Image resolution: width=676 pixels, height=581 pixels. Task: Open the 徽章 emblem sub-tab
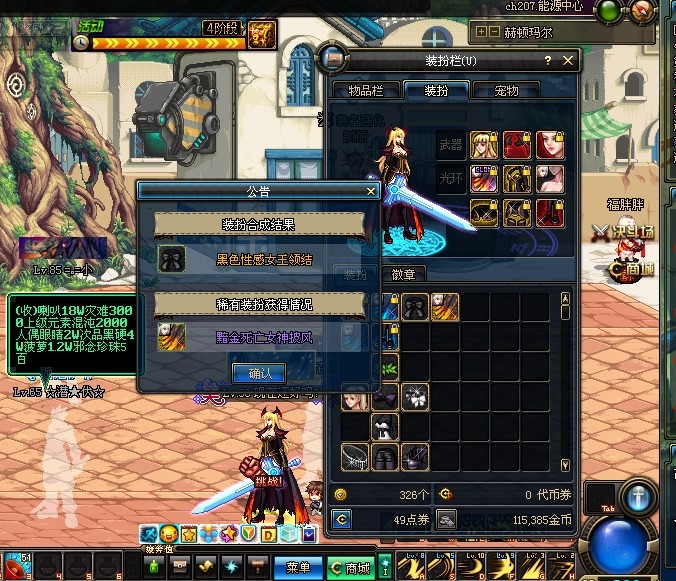point(403,273)
